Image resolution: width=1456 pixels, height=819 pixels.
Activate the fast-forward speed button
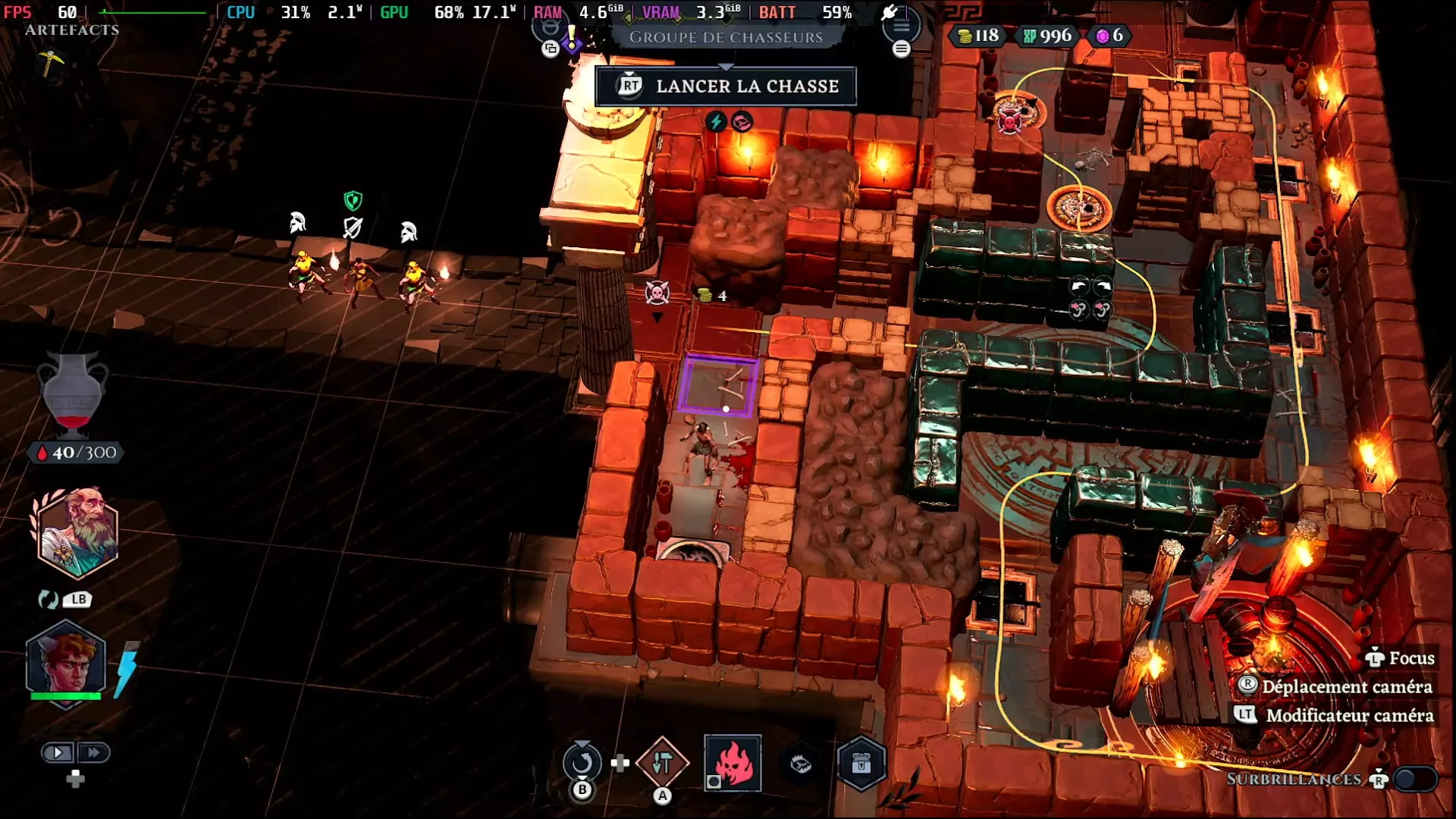[x=93, y=752]
